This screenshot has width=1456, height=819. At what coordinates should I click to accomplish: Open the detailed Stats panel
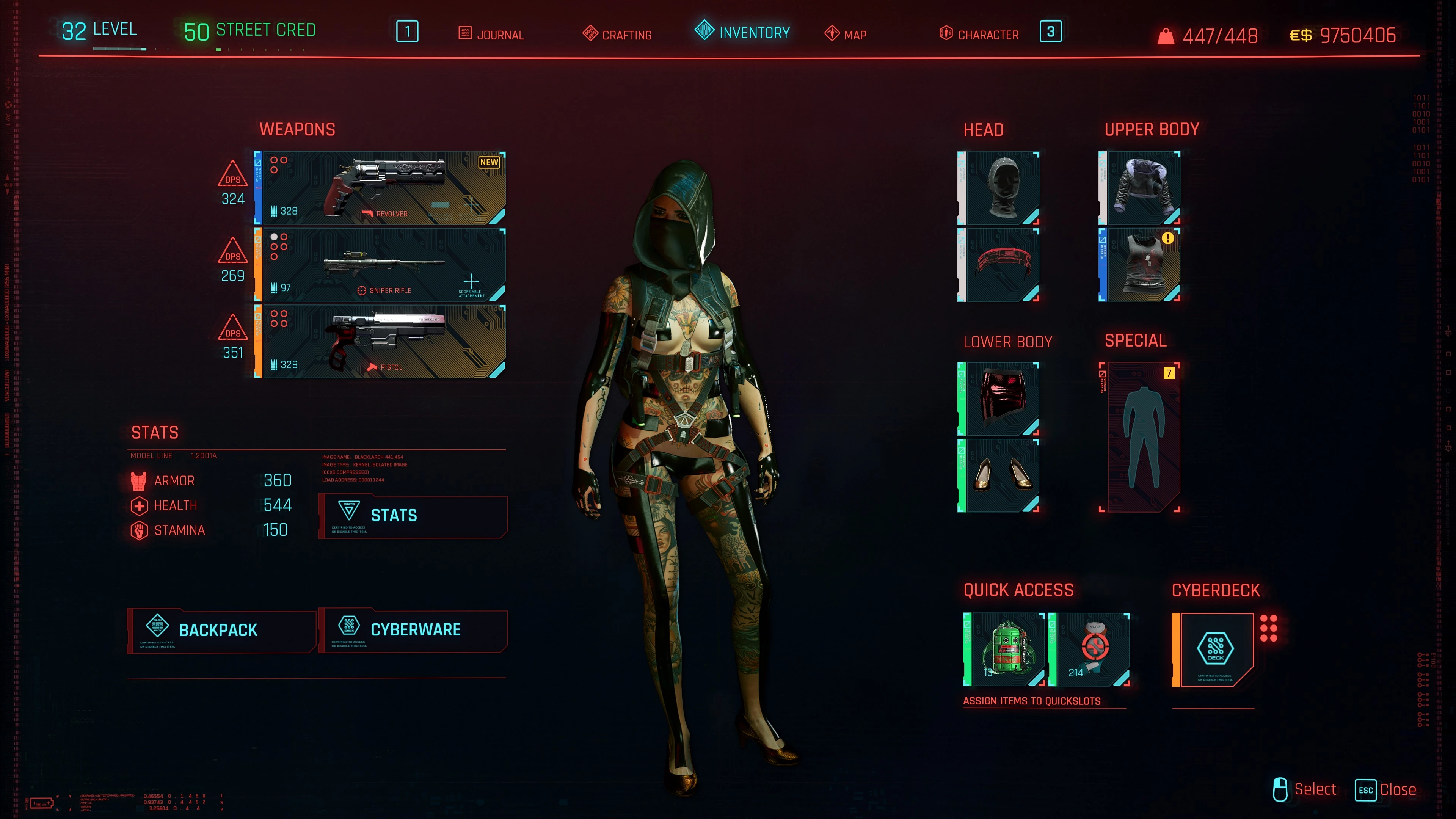coord(413,516)
